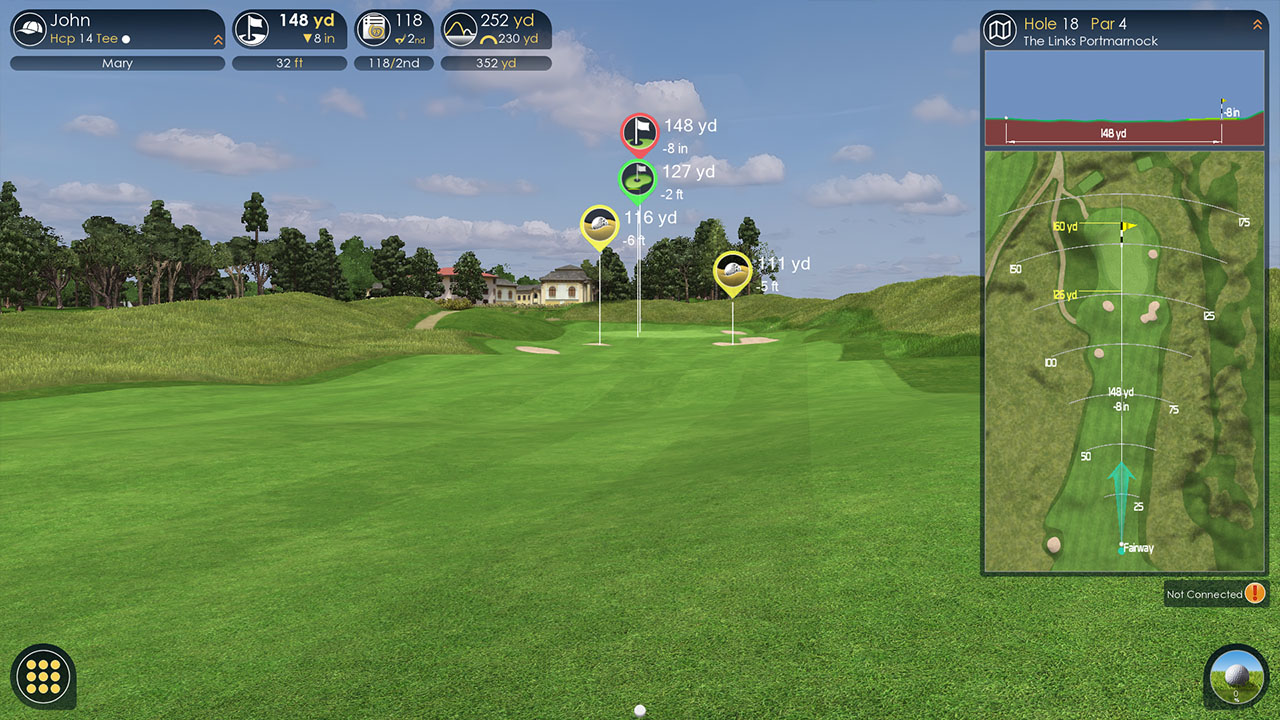
Task: Open the hole map icon
Action: coord(1000,30)
